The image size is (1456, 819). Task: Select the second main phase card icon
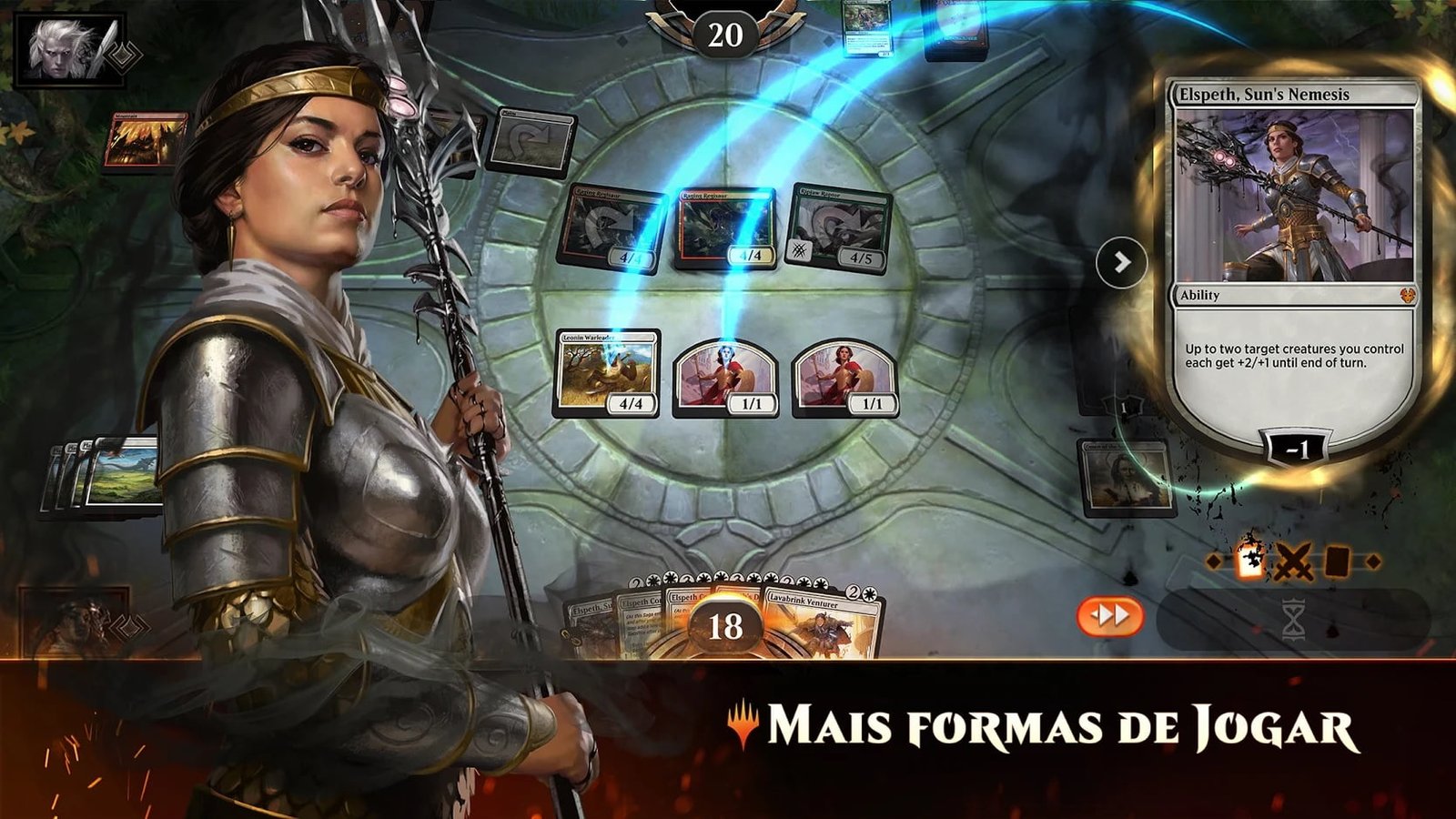point(1338,561)
